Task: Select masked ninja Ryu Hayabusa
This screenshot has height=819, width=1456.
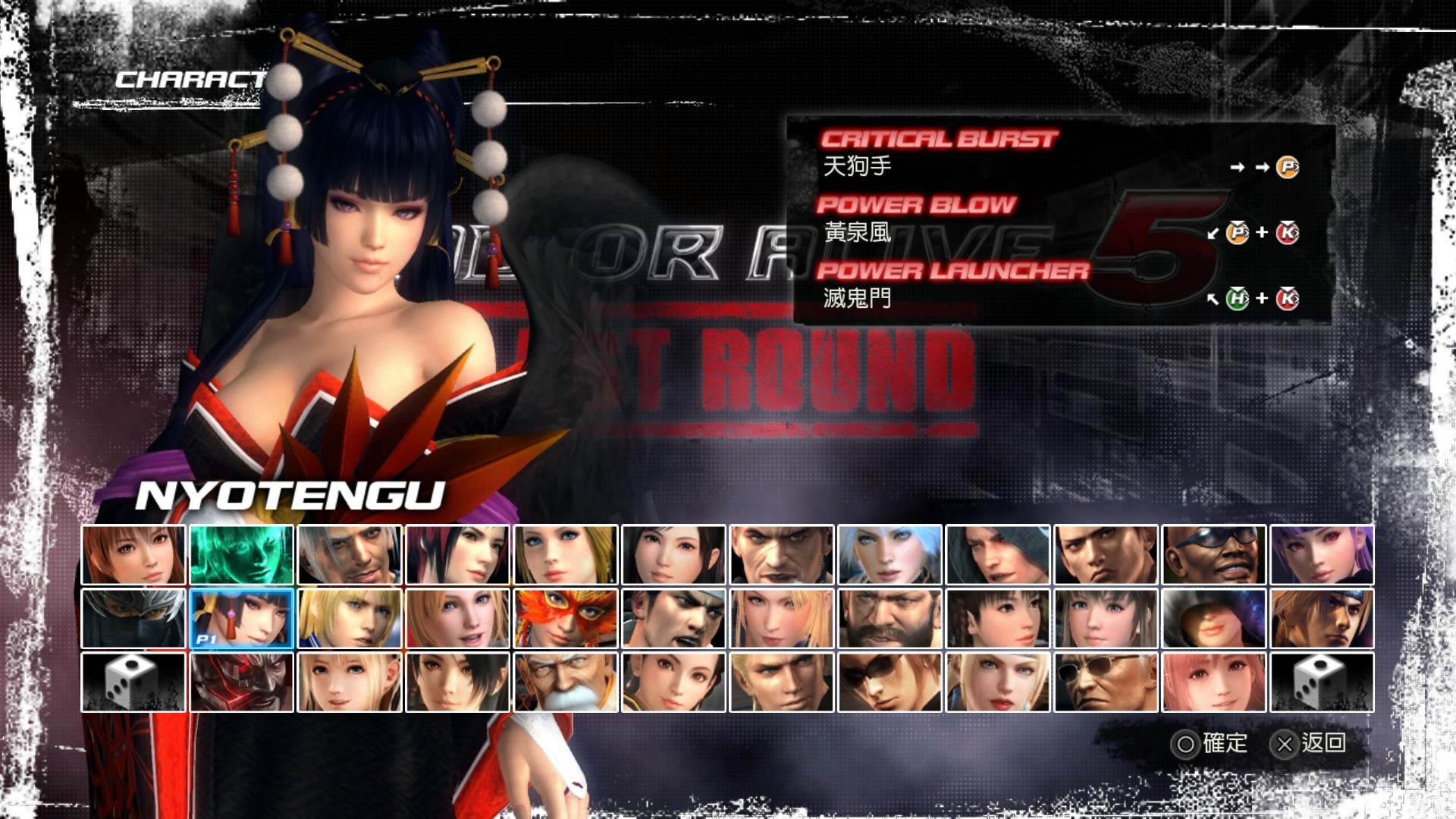Action: [x=133, y=618]
